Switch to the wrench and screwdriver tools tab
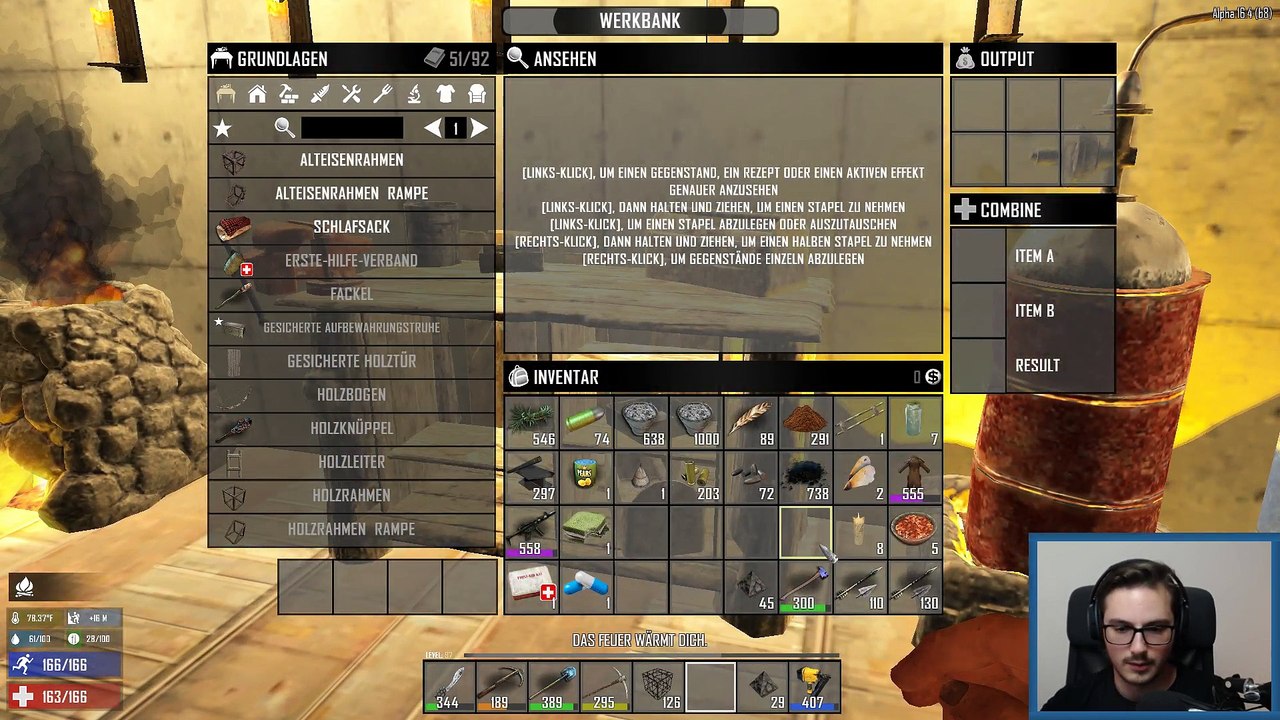 pos(351,94)
